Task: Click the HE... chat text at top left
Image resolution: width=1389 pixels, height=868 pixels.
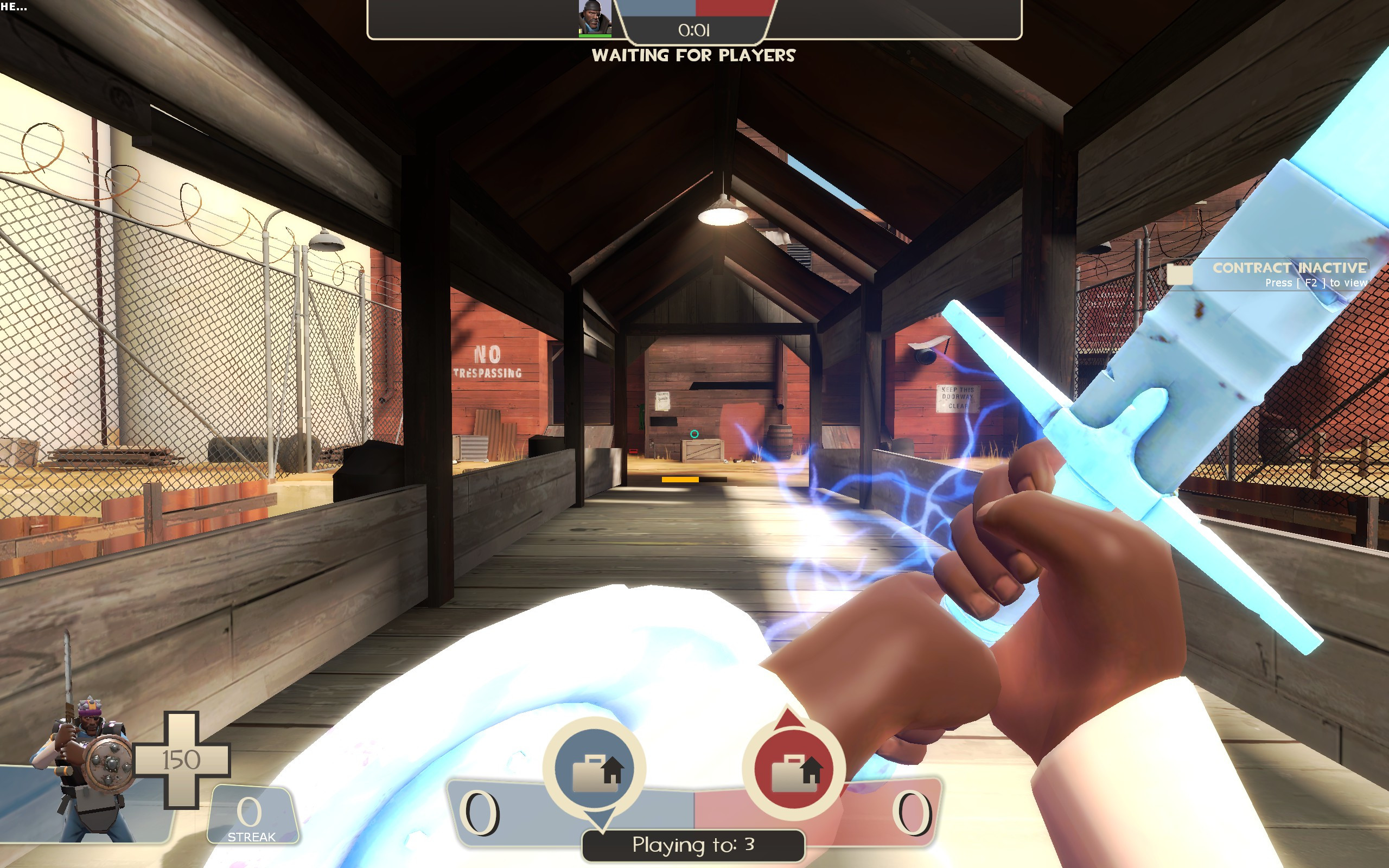Action: (x=14, y=8)
